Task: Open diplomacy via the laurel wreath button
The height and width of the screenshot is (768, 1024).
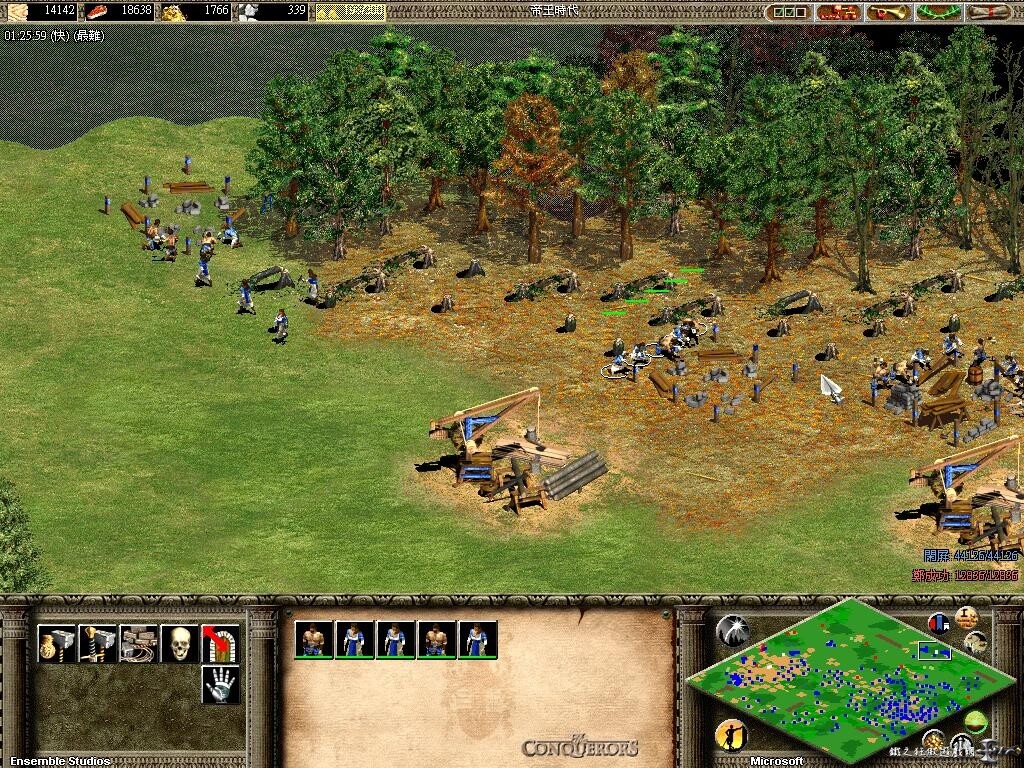Action: click(937, 12)
